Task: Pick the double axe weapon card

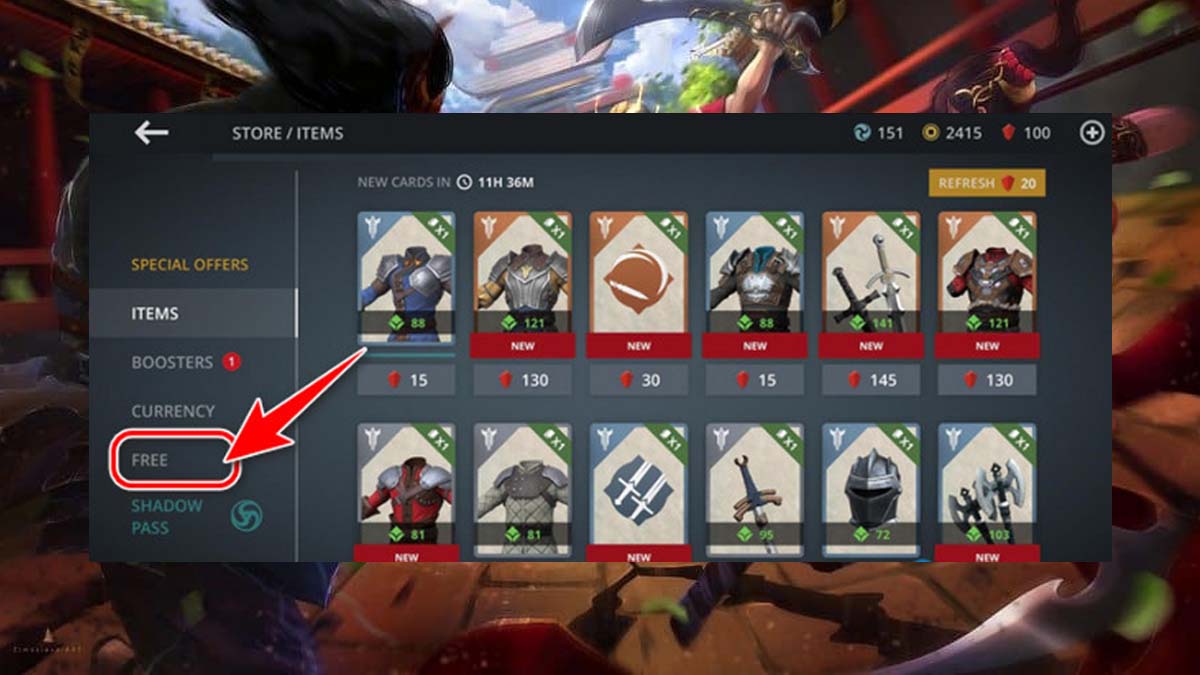Action: (x=986, y=485)
